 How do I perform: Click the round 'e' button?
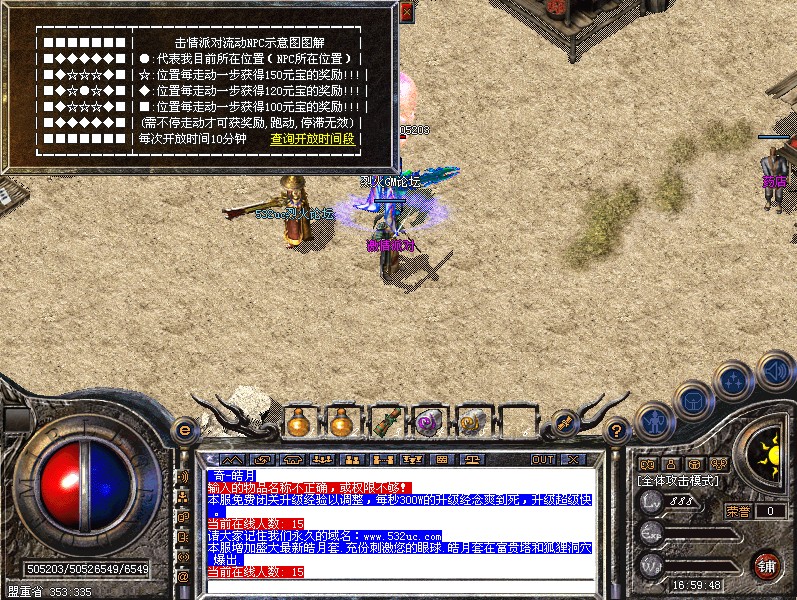pyautogui.click(x=184, y=429)
